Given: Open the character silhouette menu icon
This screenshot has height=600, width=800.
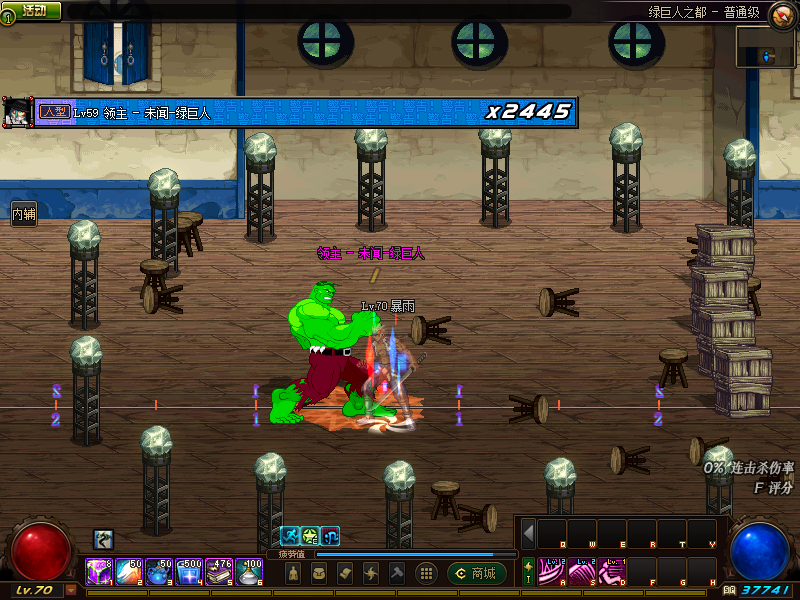Looking at the screenshot, I should 292,573.
